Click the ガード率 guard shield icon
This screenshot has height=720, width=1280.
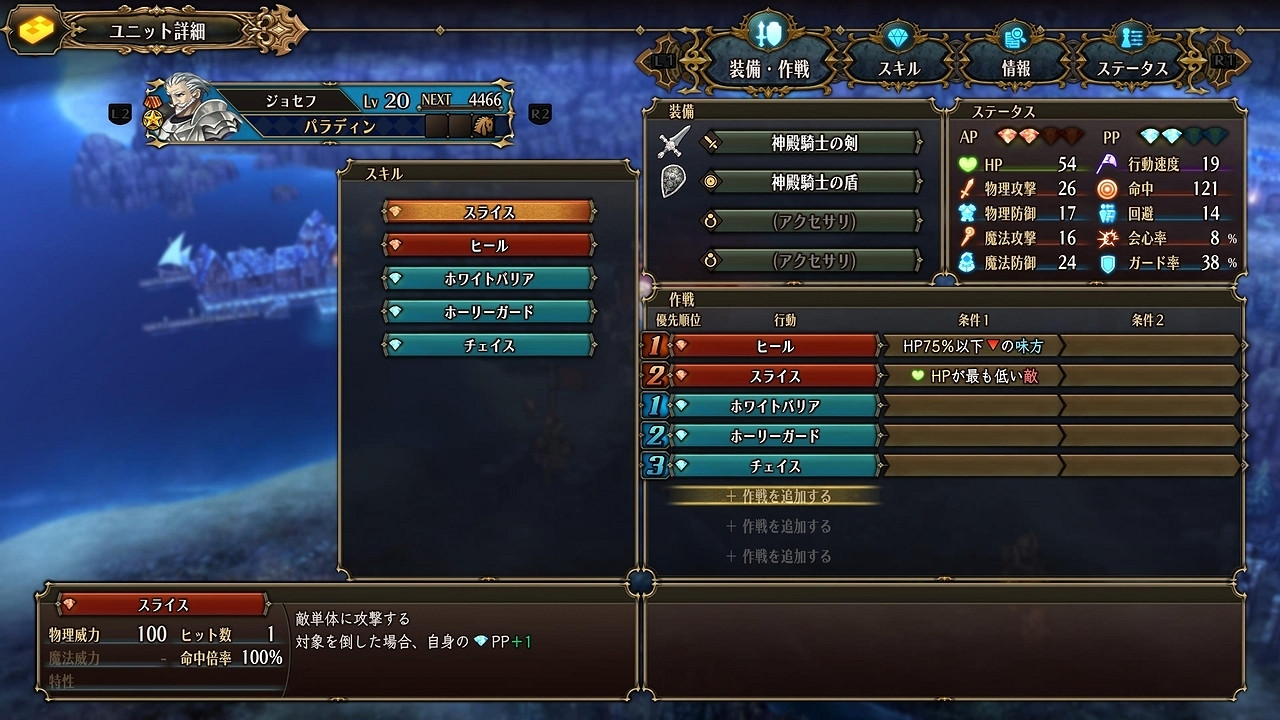pyautogui.click(x=1109, y=263)
